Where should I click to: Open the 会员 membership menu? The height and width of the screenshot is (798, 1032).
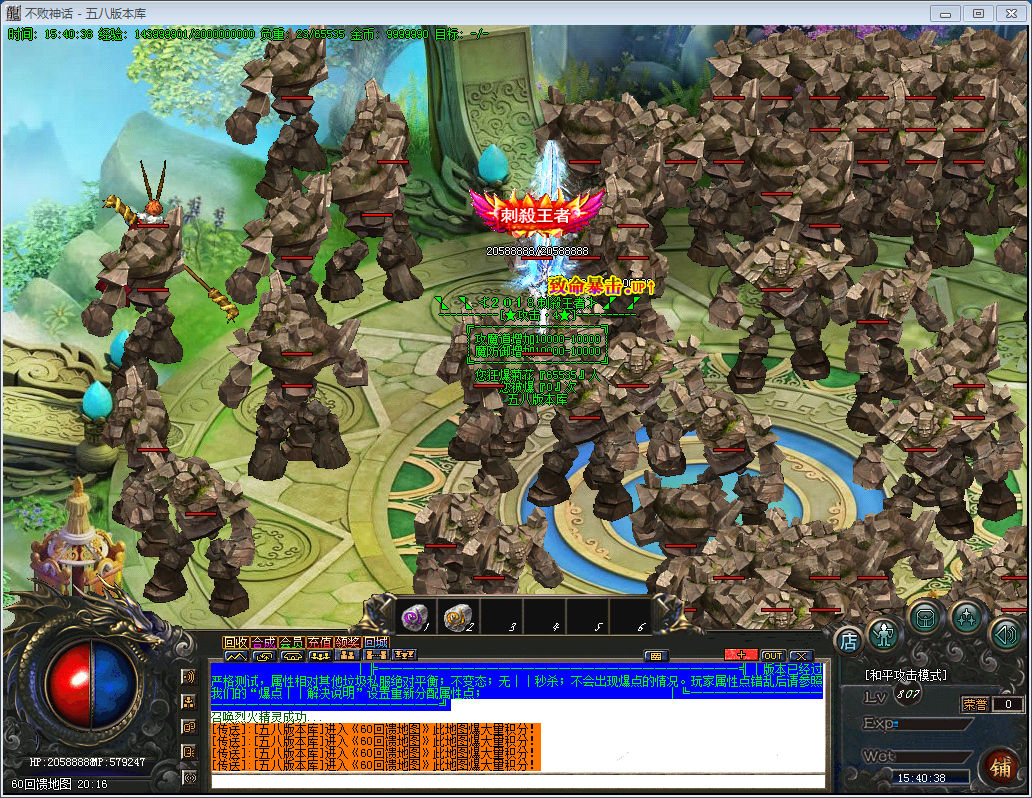coord(292,642)
